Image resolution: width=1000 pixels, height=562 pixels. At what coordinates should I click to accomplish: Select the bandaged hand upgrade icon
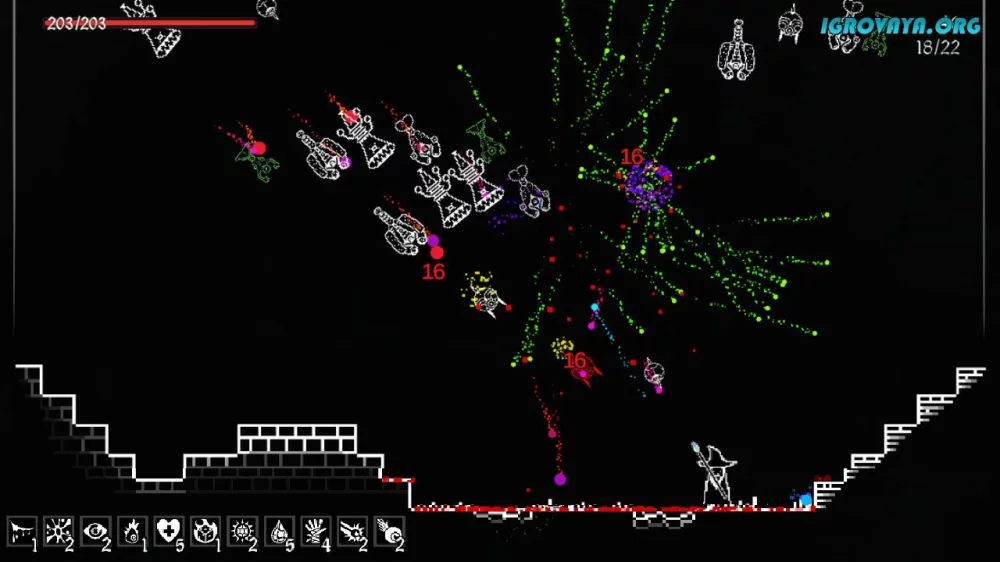pos(316,530)
